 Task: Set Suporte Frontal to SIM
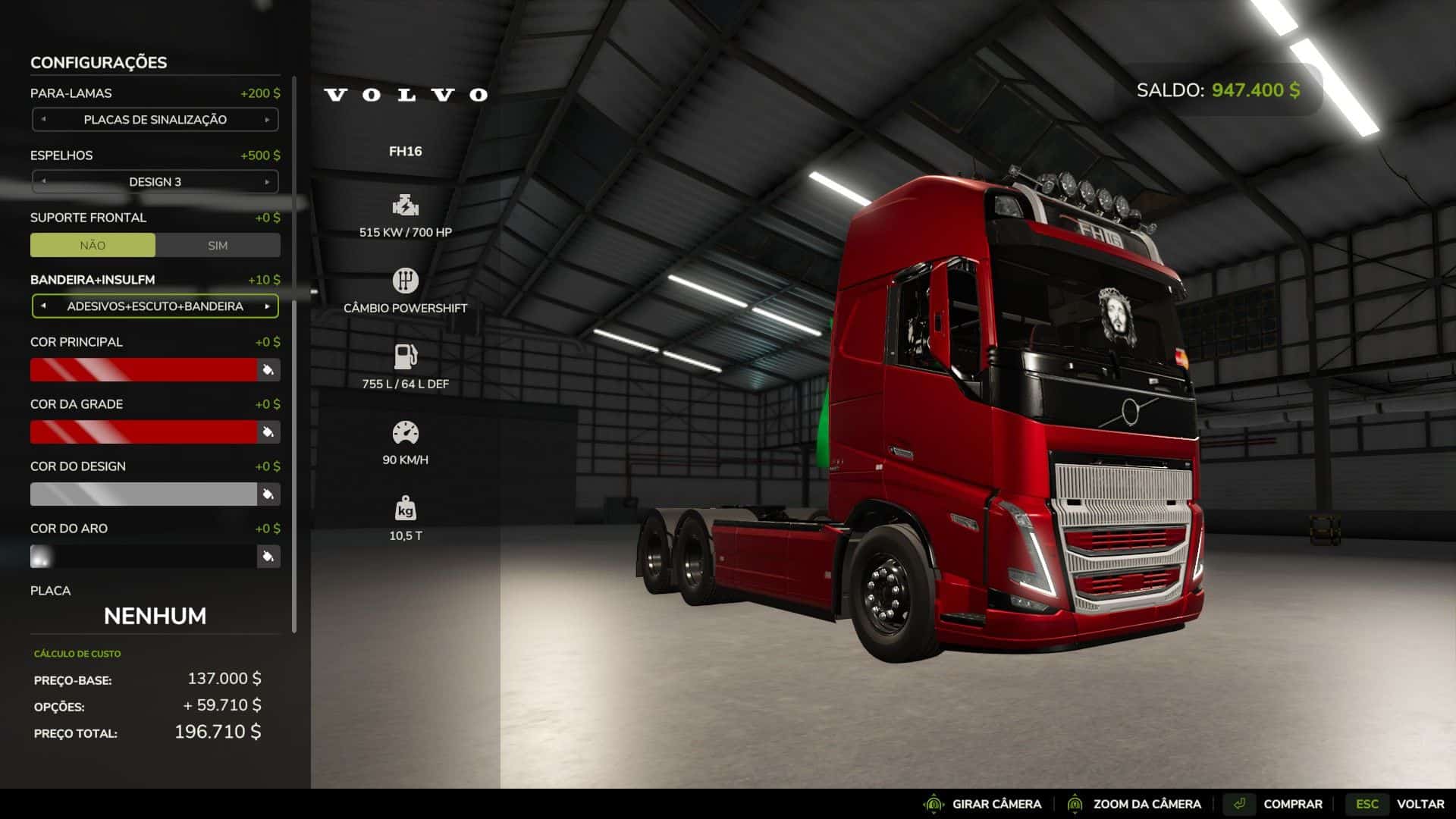pyautogui.click(x=218, y=245)
